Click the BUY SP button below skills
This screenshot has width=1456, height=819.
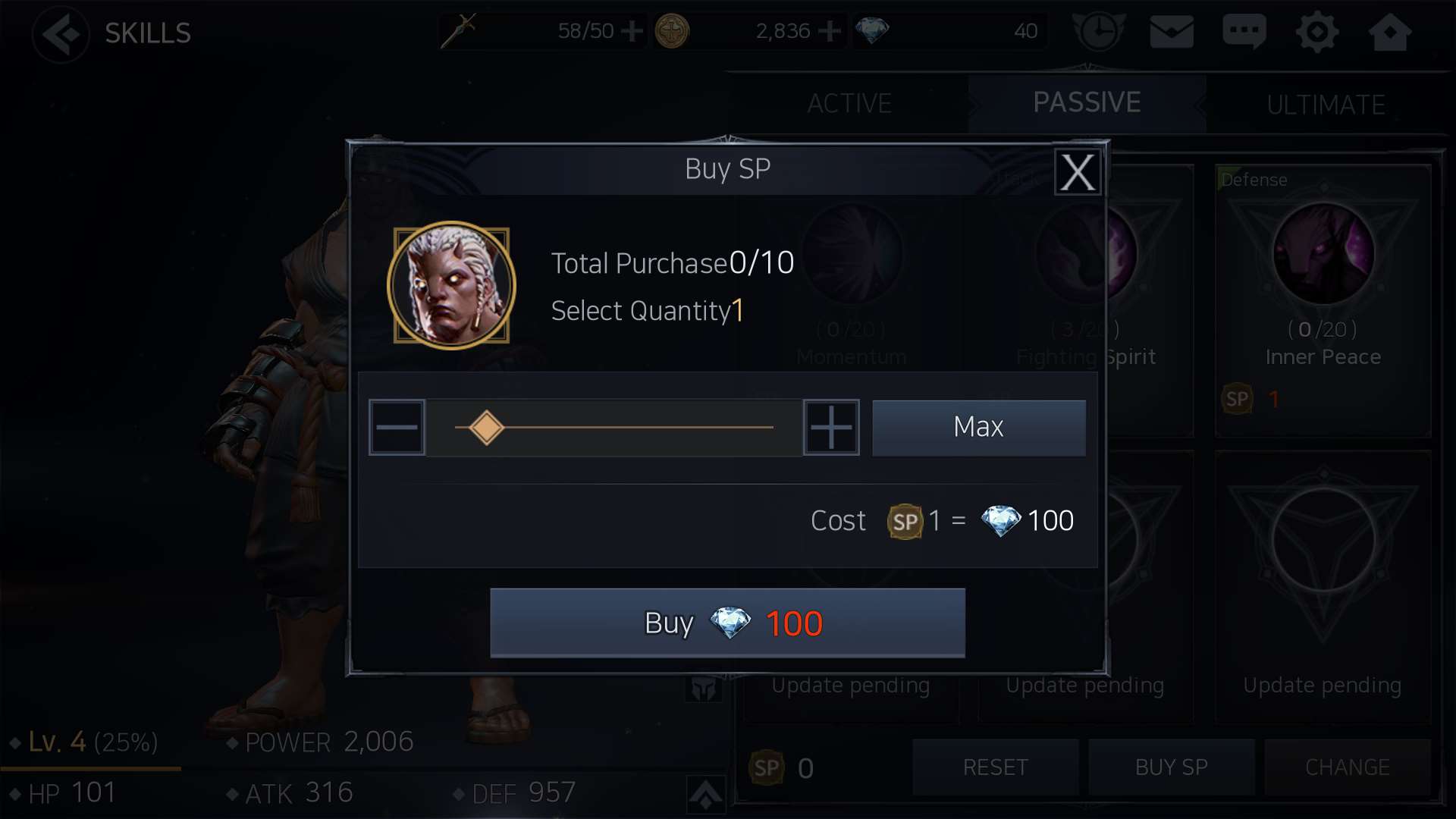tap(1171, 767)
